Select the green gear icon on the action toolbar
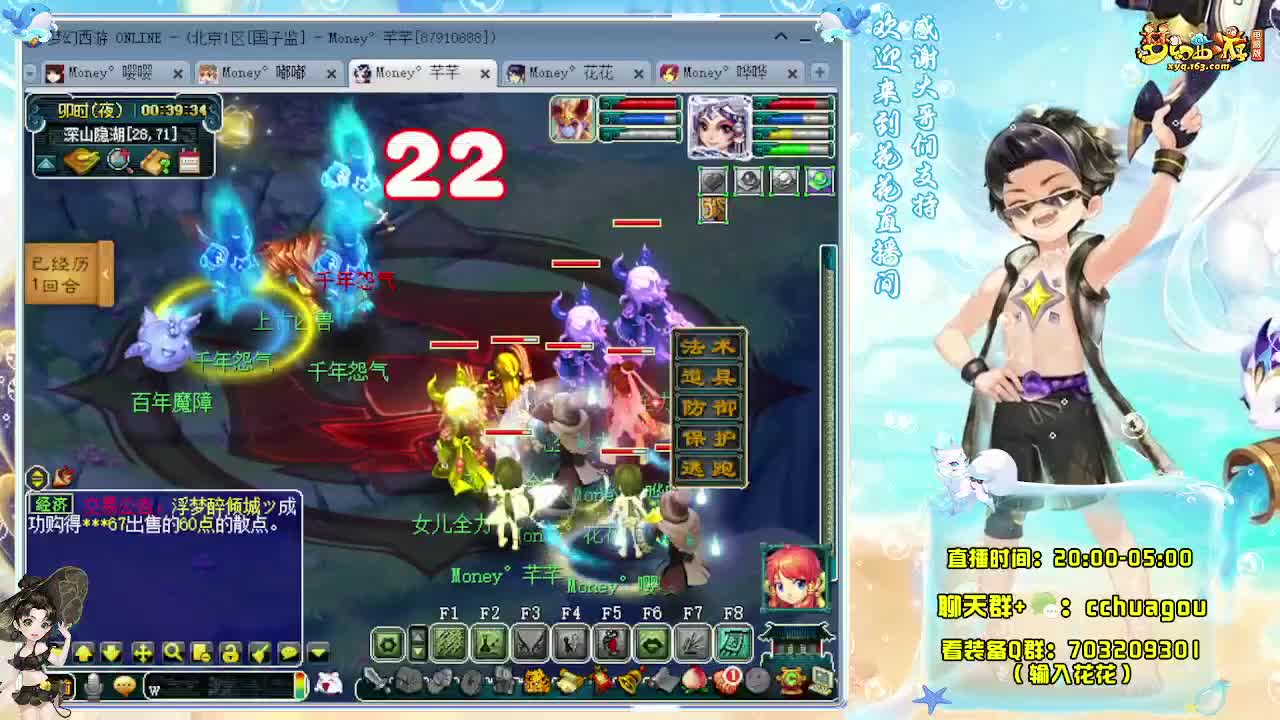 click(x=388, y=645)
